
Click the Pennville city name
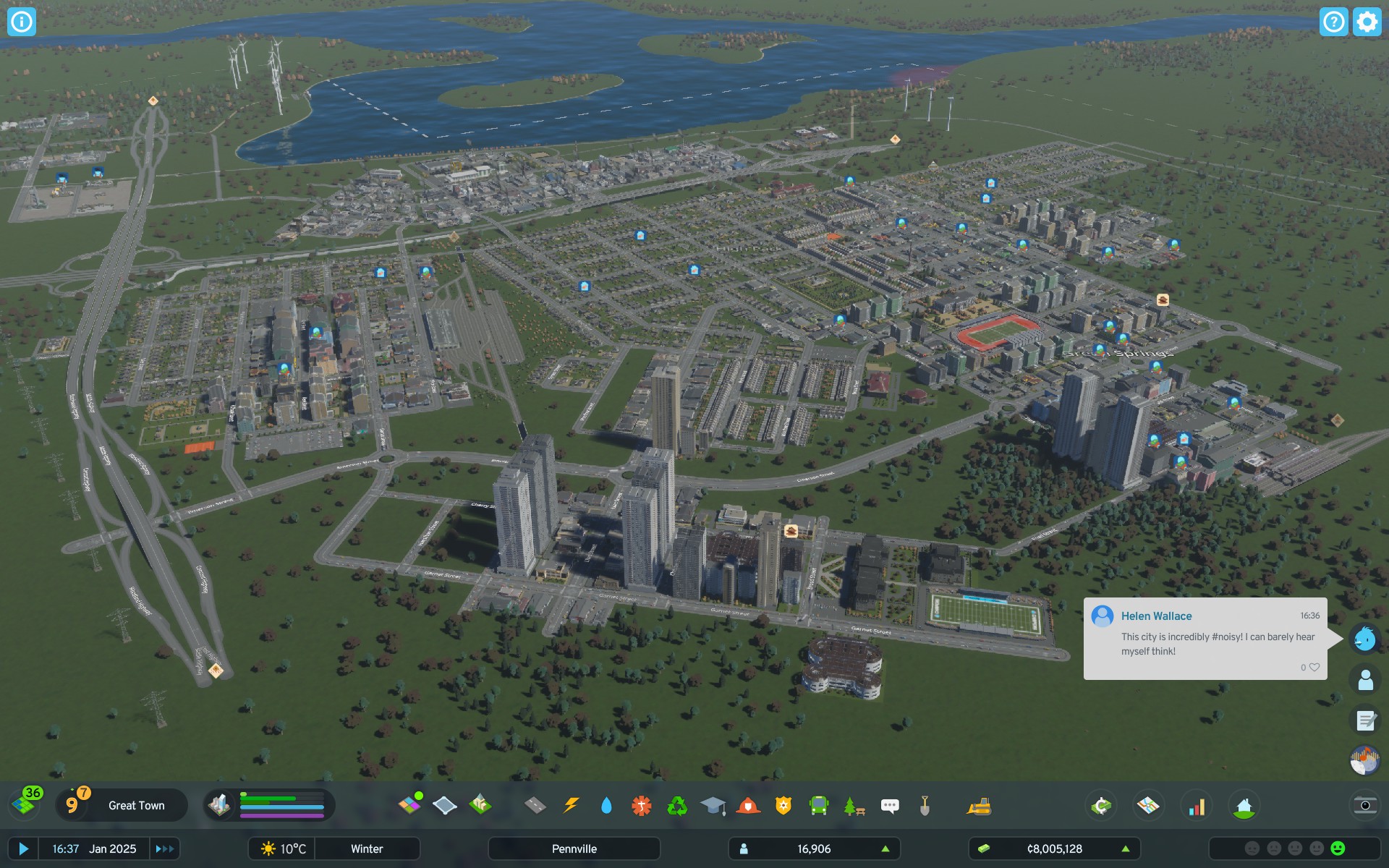point(574,848)
